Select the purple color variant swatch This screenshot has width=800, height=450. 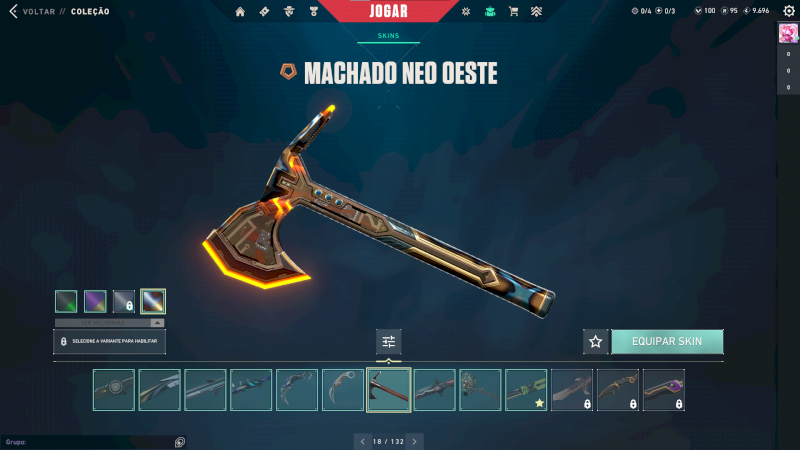pyautogui.click(x=95, y=301)
